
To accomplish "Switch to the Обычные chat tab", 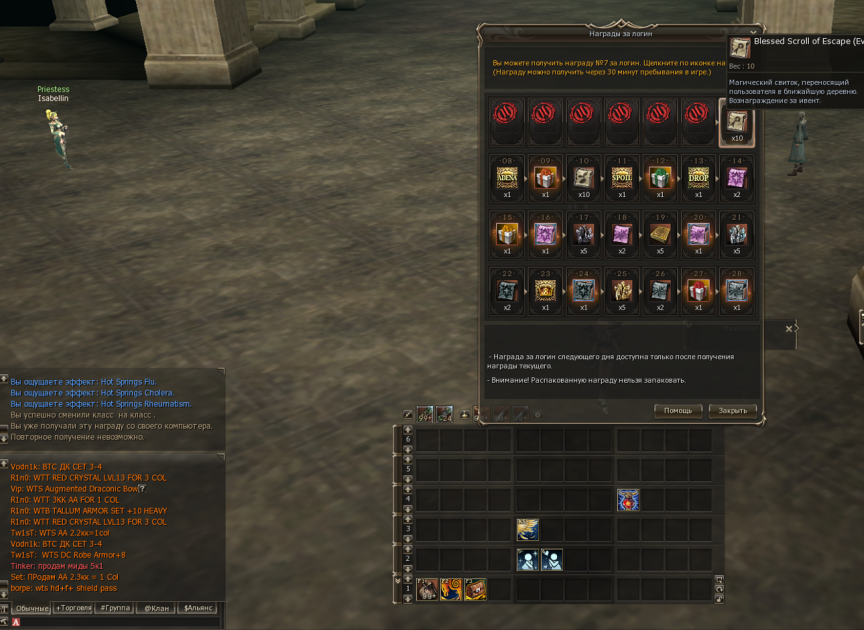I will coord(32,608).
